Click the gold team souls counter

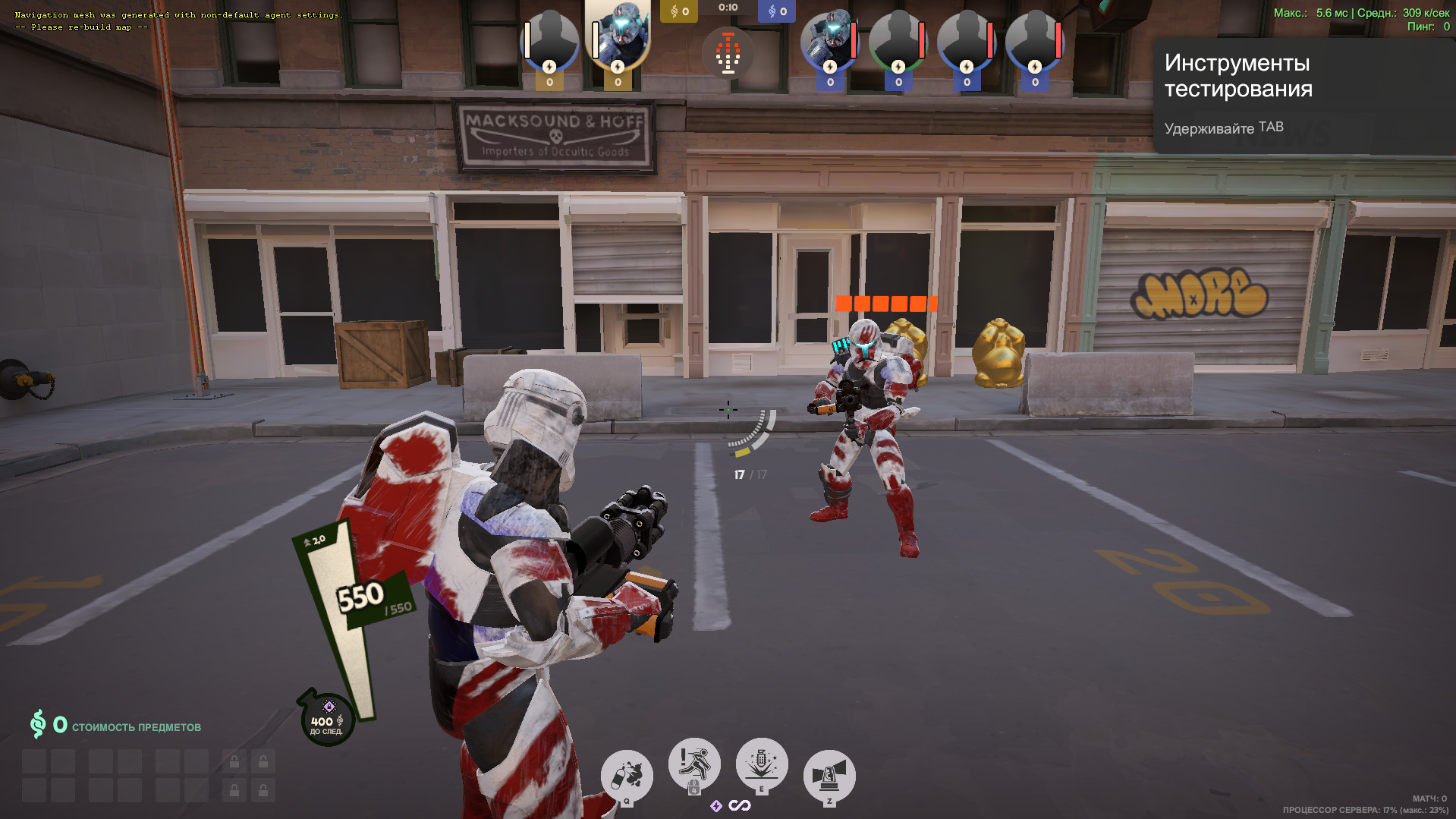point(678,11)
